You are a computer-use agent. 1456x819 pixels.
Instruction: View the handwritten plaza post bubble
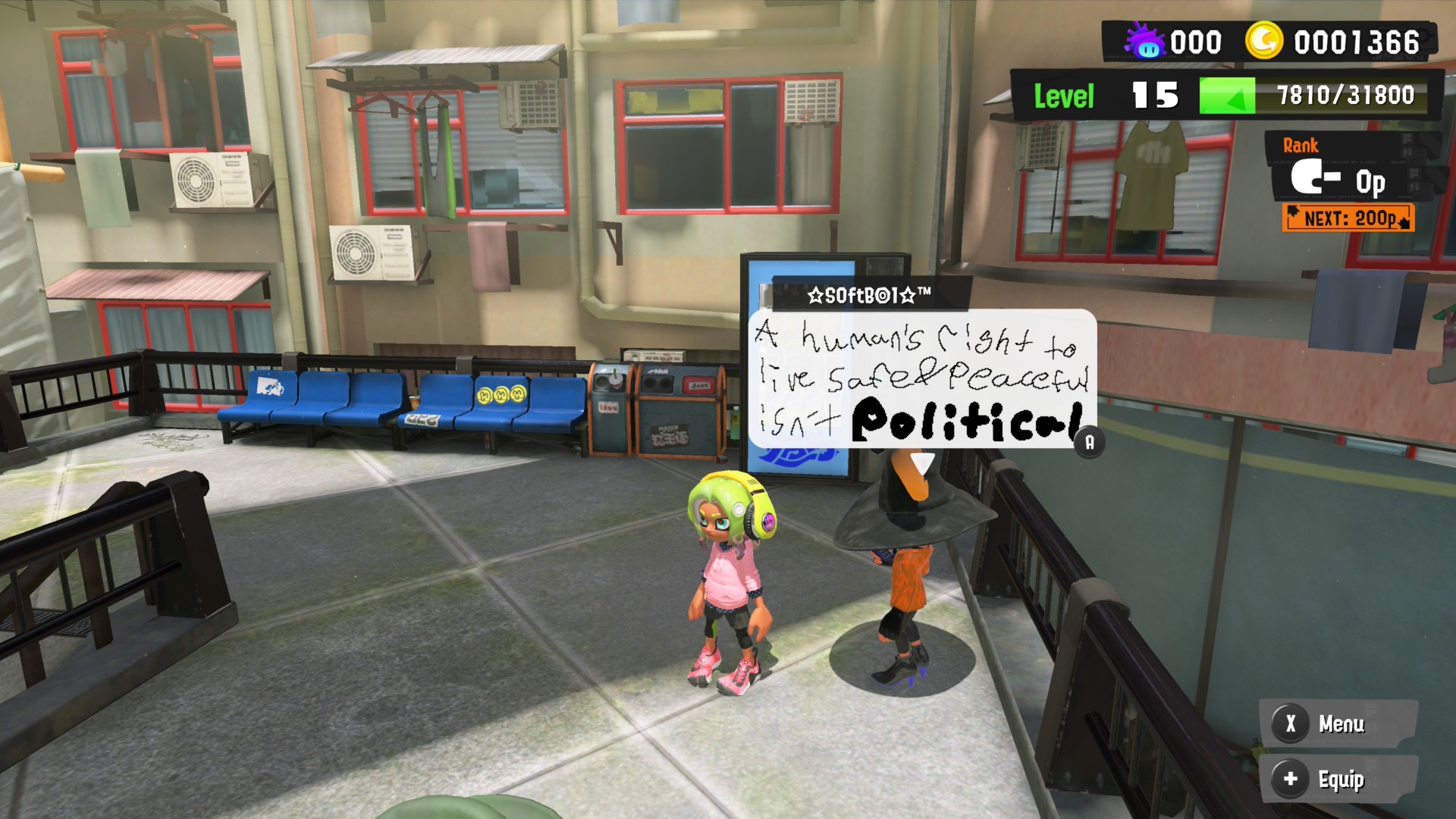point(922,379)
